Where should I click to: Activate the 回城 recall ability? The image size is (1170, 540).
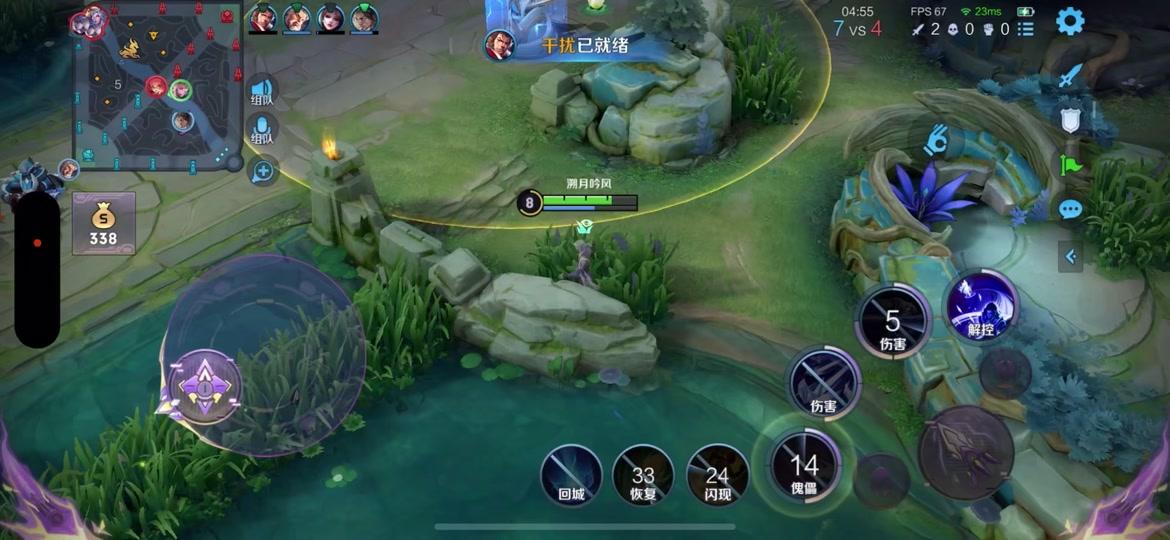click(x=571, y=474)
